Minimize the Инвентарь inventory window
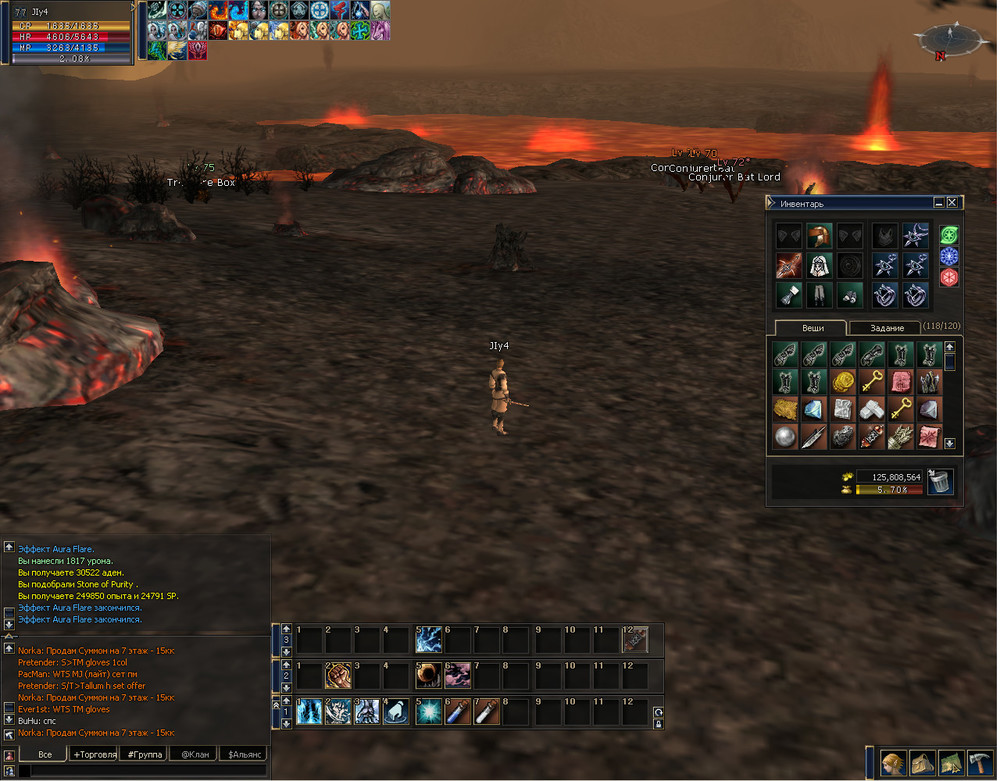 click(937, 203)
